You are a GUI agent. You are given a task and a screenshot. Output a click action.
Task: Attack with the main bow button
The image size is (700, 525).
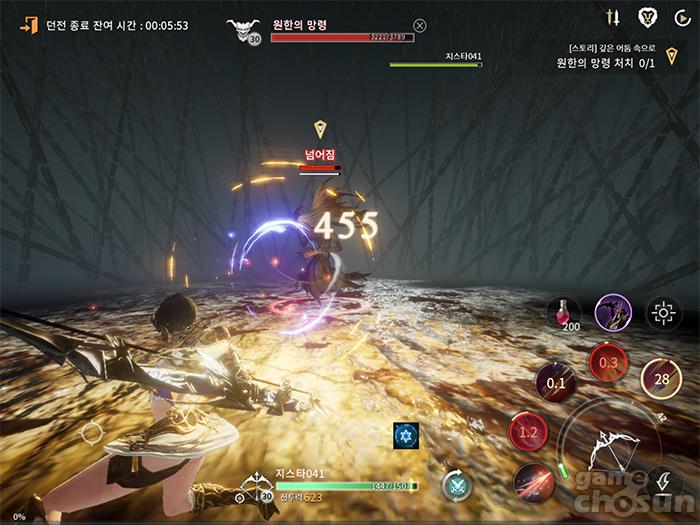coord(609,447)
